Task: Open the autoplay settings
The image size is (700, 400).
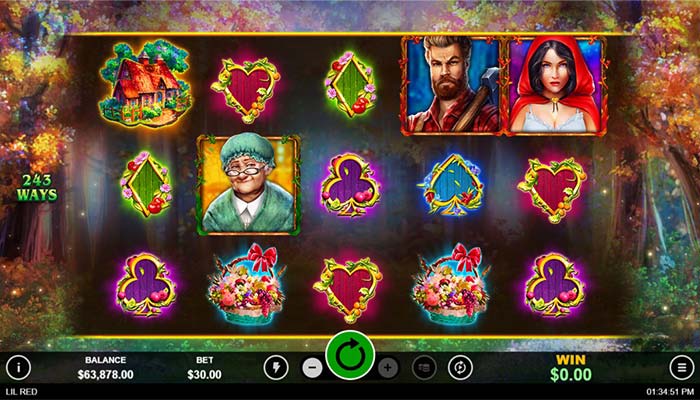Action: coord(460,367)
